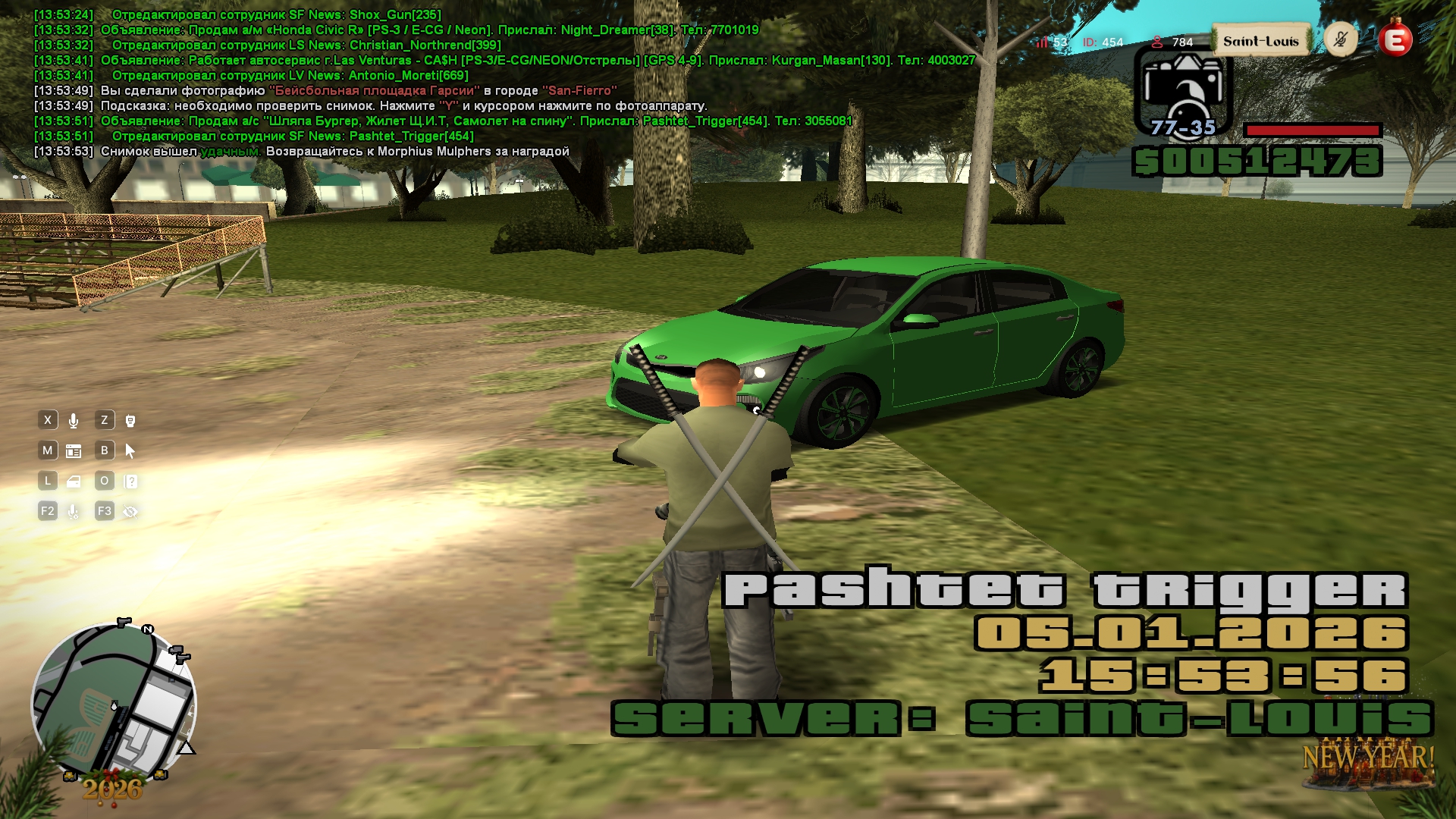Click the microphone voice chat icon
Viewport: 1456px width, 819px height.
coord(74,421)
